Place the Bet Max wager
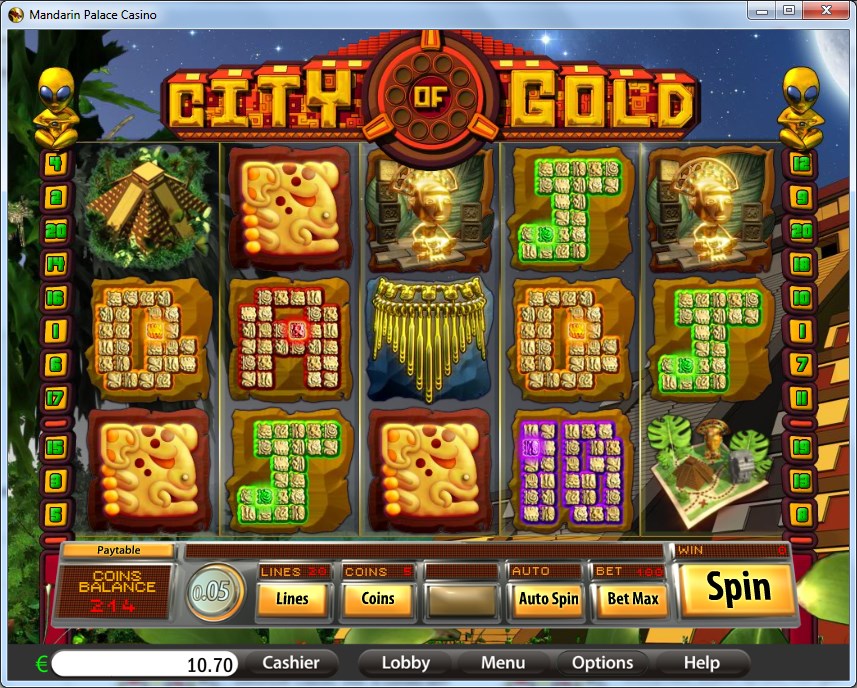 point(632,599)
